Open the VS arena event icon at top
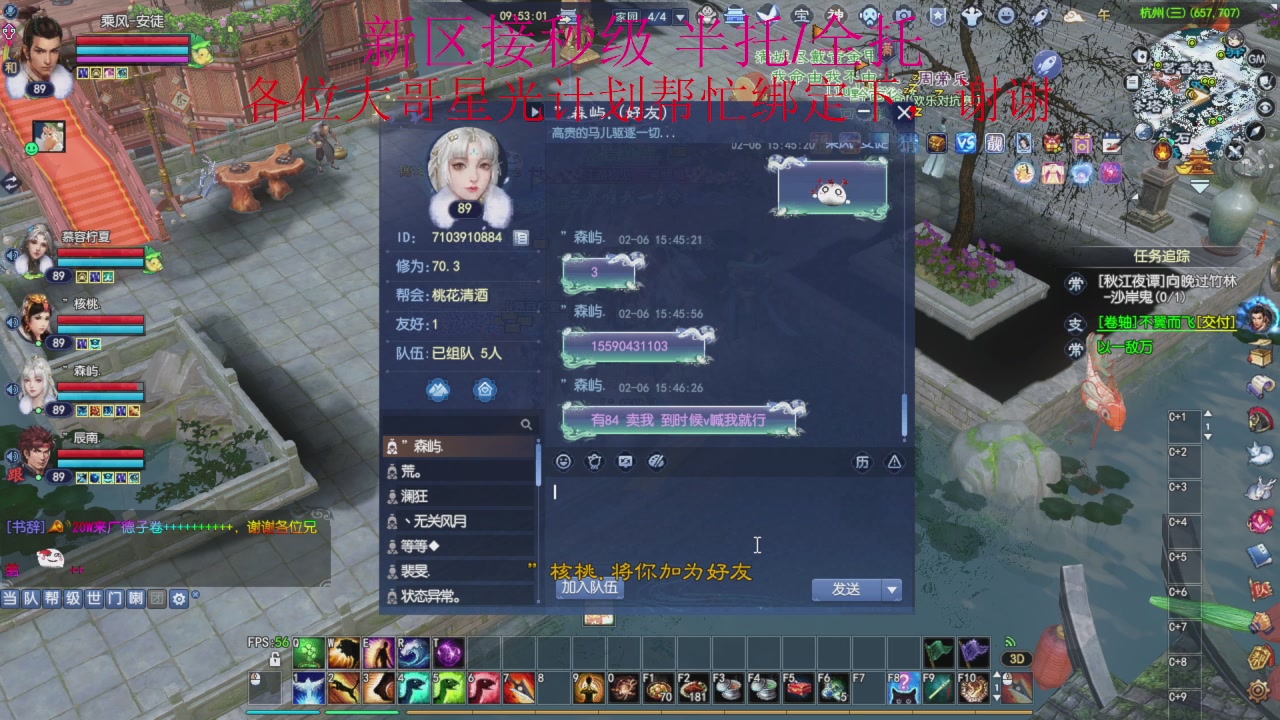 click(x=965, y=143)
